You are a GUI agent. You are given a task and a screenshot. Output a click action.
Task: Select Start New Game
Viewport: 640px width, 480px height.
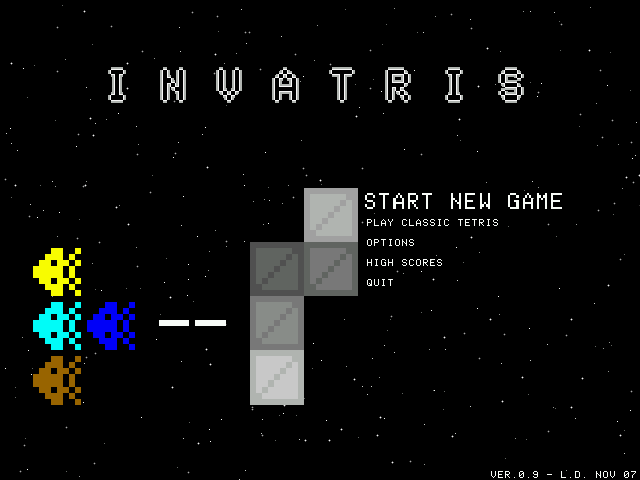coord(463,202)
